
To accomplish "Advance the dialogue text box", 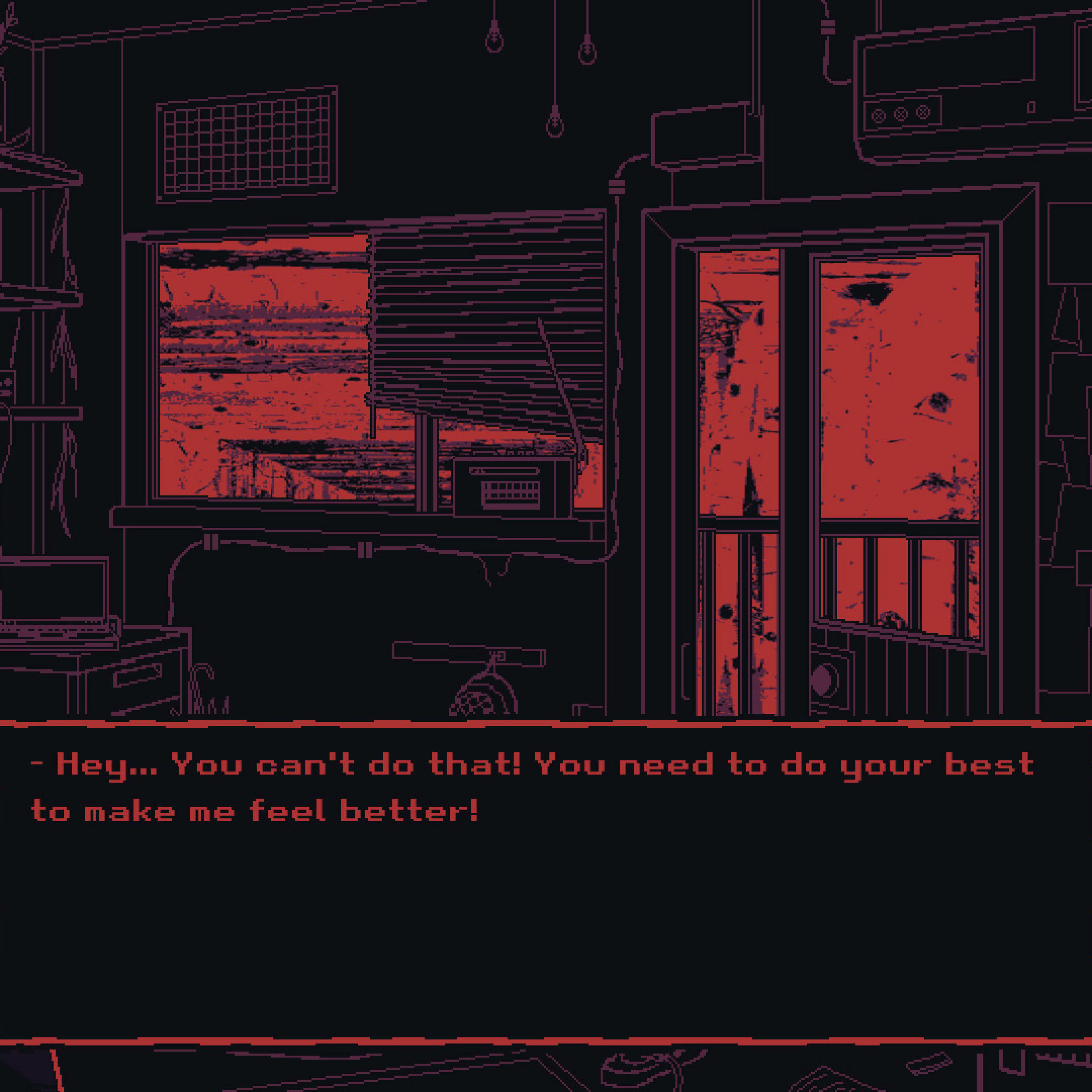I will [546, 882].
